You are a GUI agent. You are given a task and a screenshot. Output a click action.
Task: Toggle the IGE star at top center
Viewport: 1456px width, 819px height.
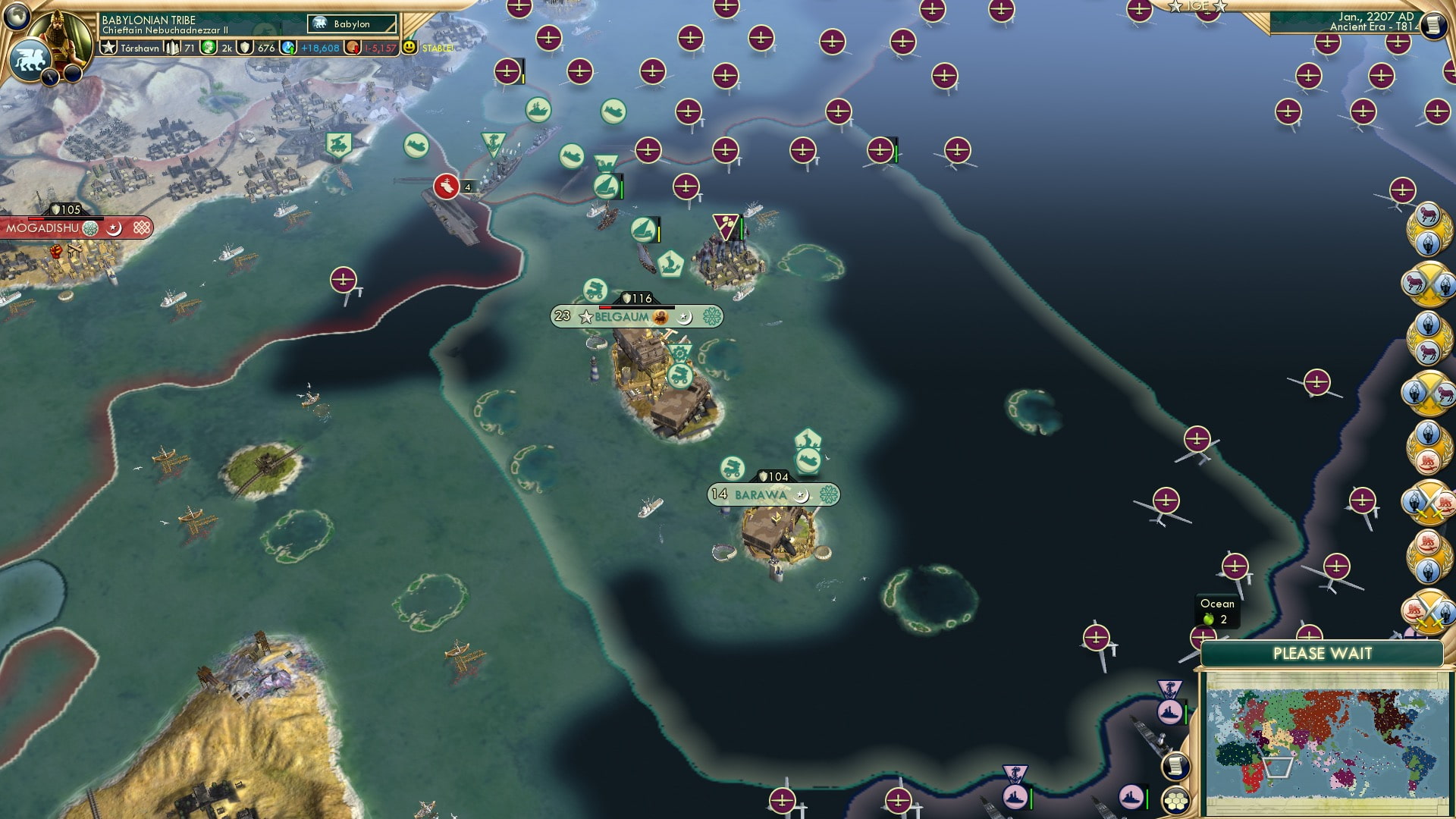pos(1197,6)
